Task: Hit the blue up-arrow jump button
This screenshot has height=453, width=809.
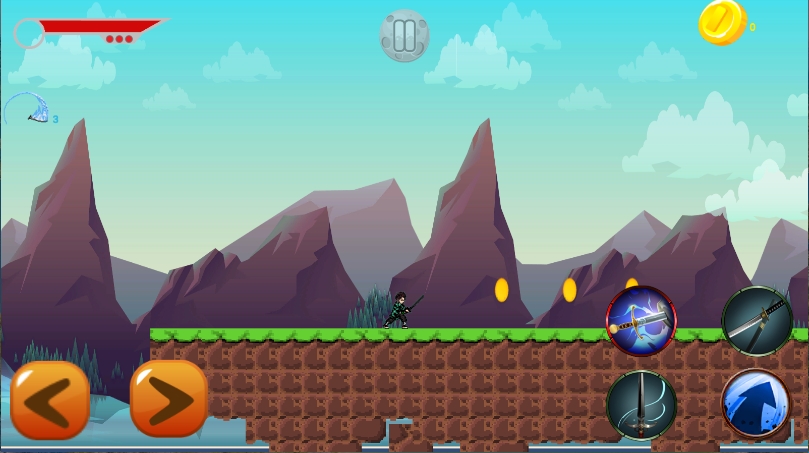Action: (x=757, y=405)
